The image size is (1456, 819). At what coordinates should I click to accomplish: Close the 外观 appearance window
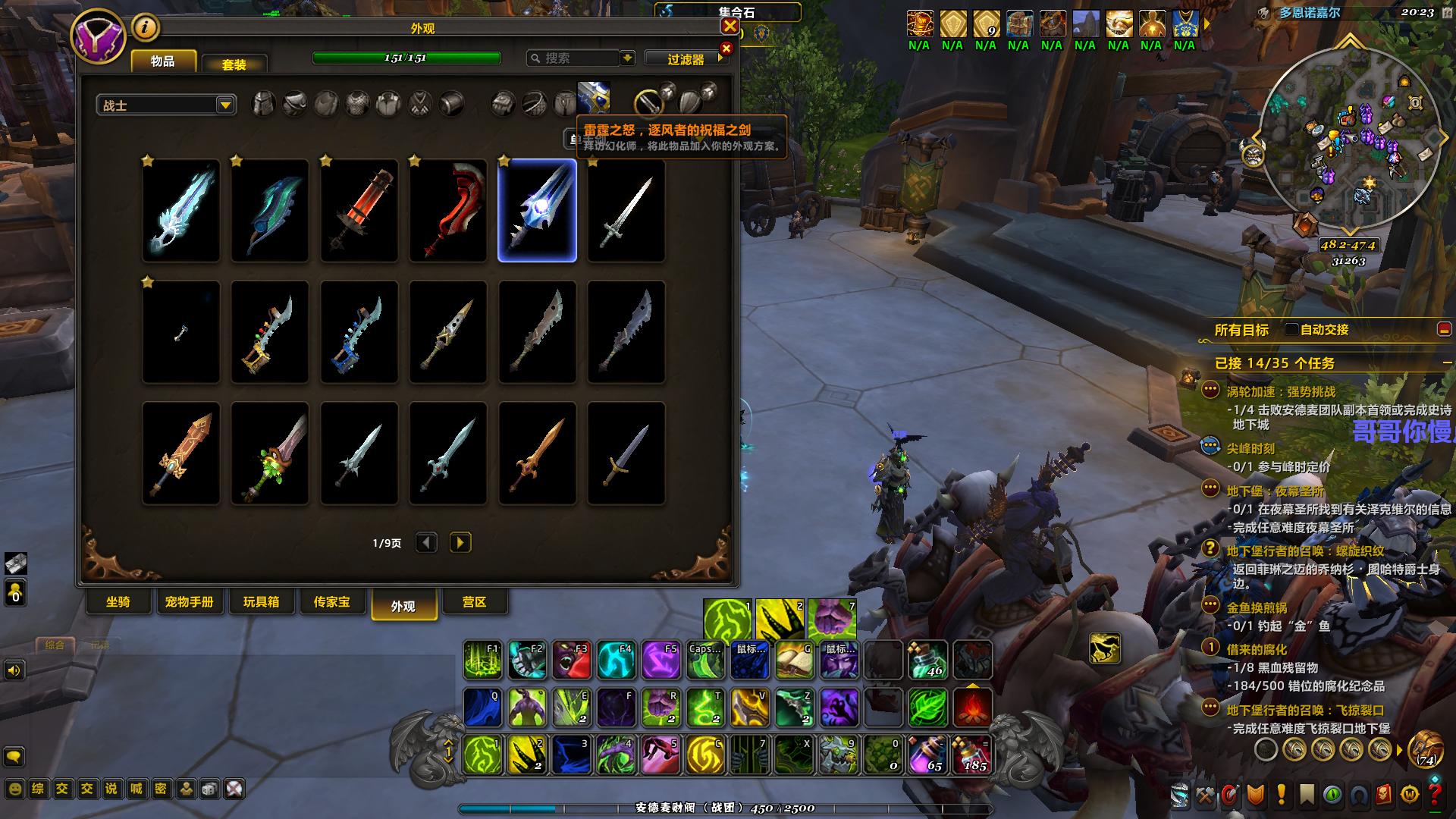[730, 27]
